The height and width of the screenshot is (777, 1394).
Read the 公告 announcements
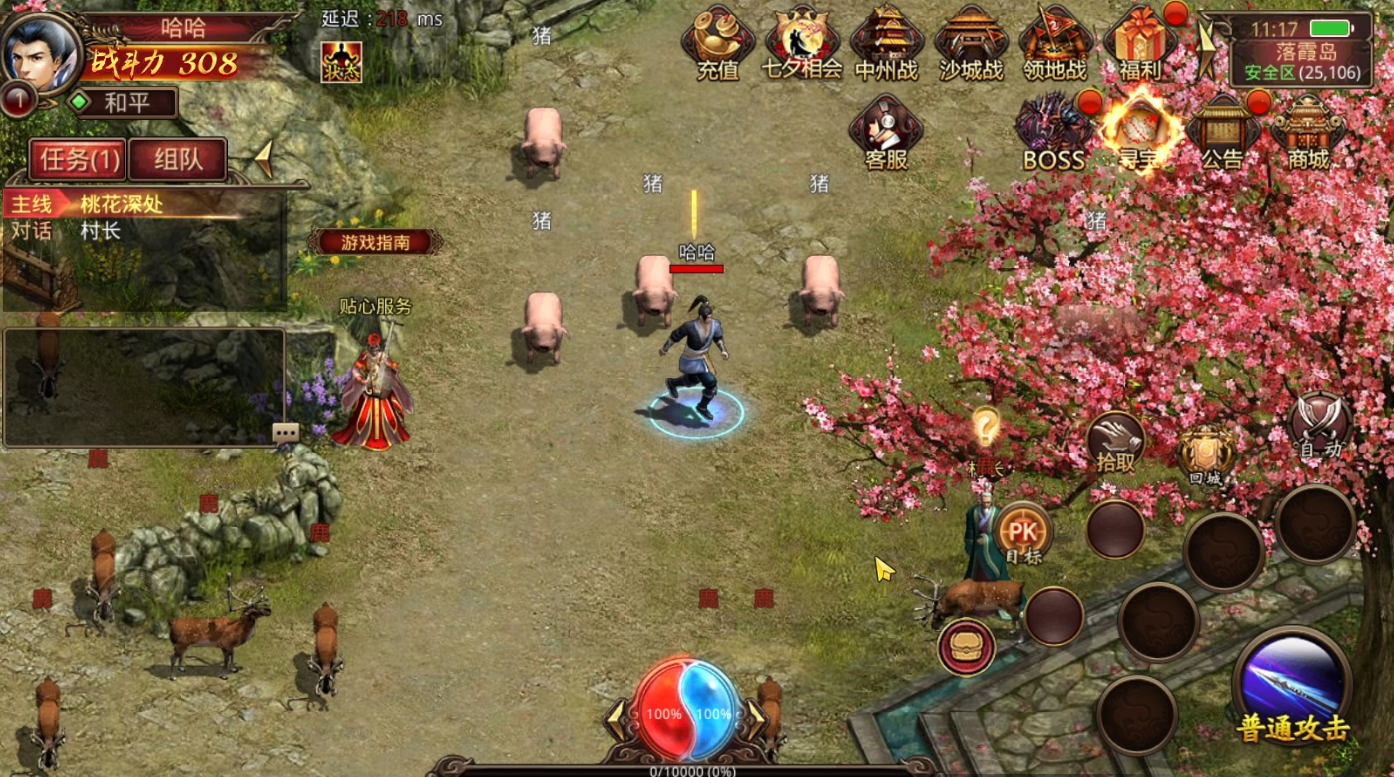point(1222,132)
